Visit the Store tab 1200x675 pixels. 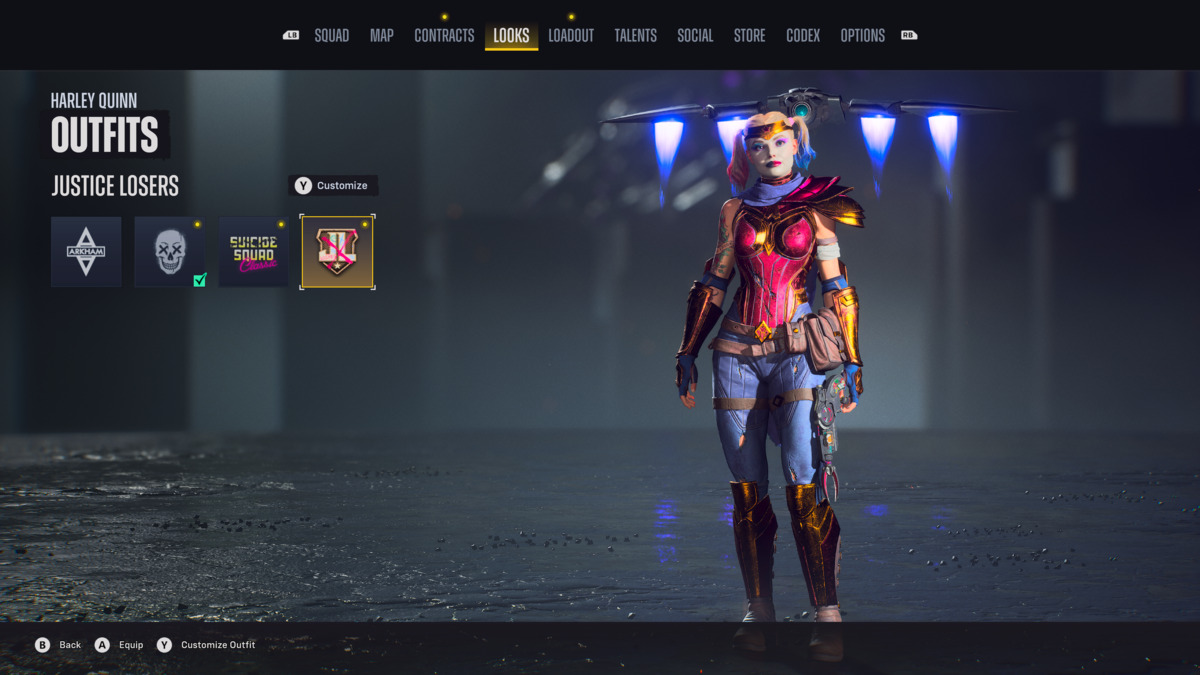(x=749, y=36)
